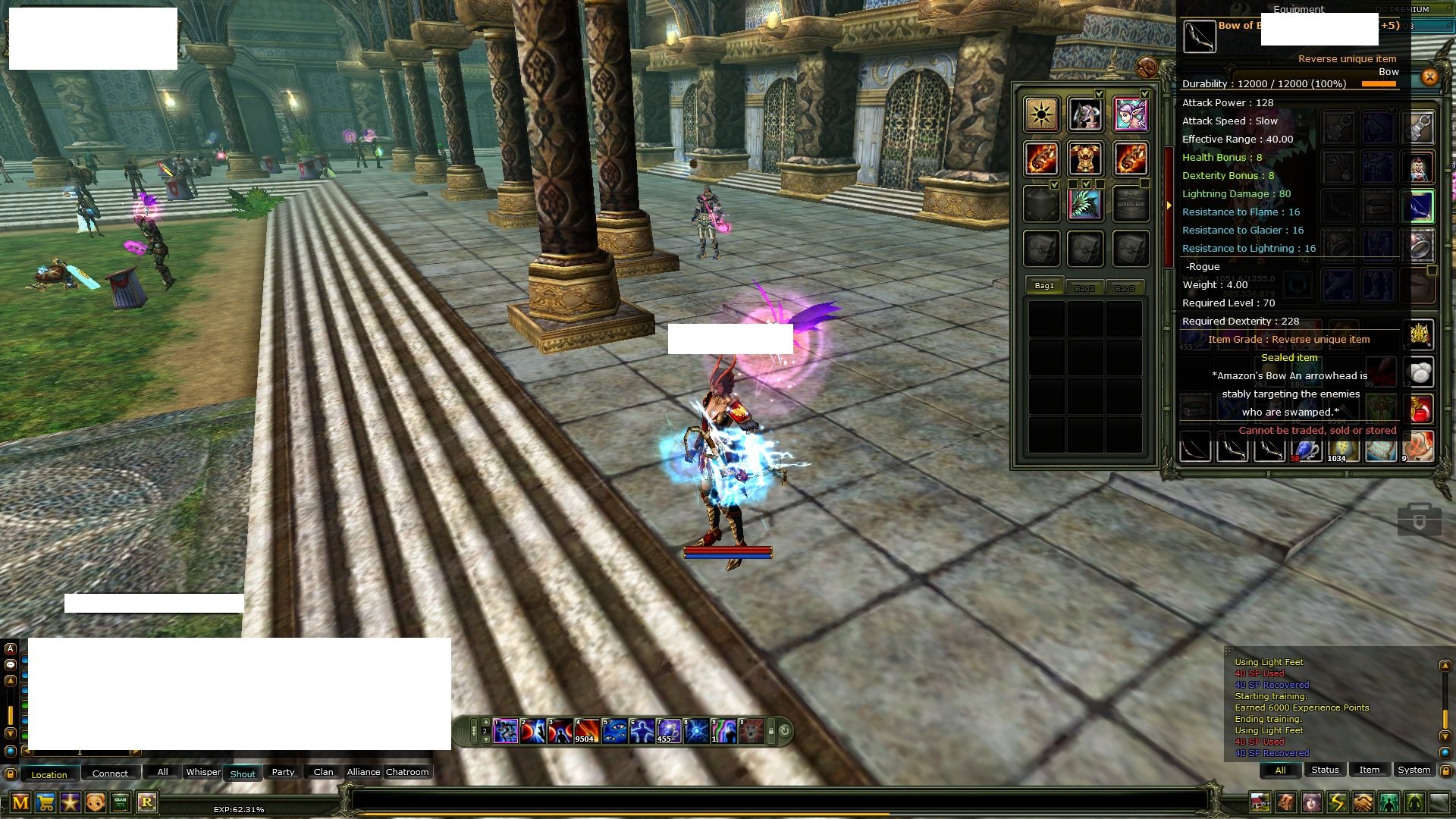Use the potion skill showing 9504 count
1456x819 pixels.
tap(586, 732)
